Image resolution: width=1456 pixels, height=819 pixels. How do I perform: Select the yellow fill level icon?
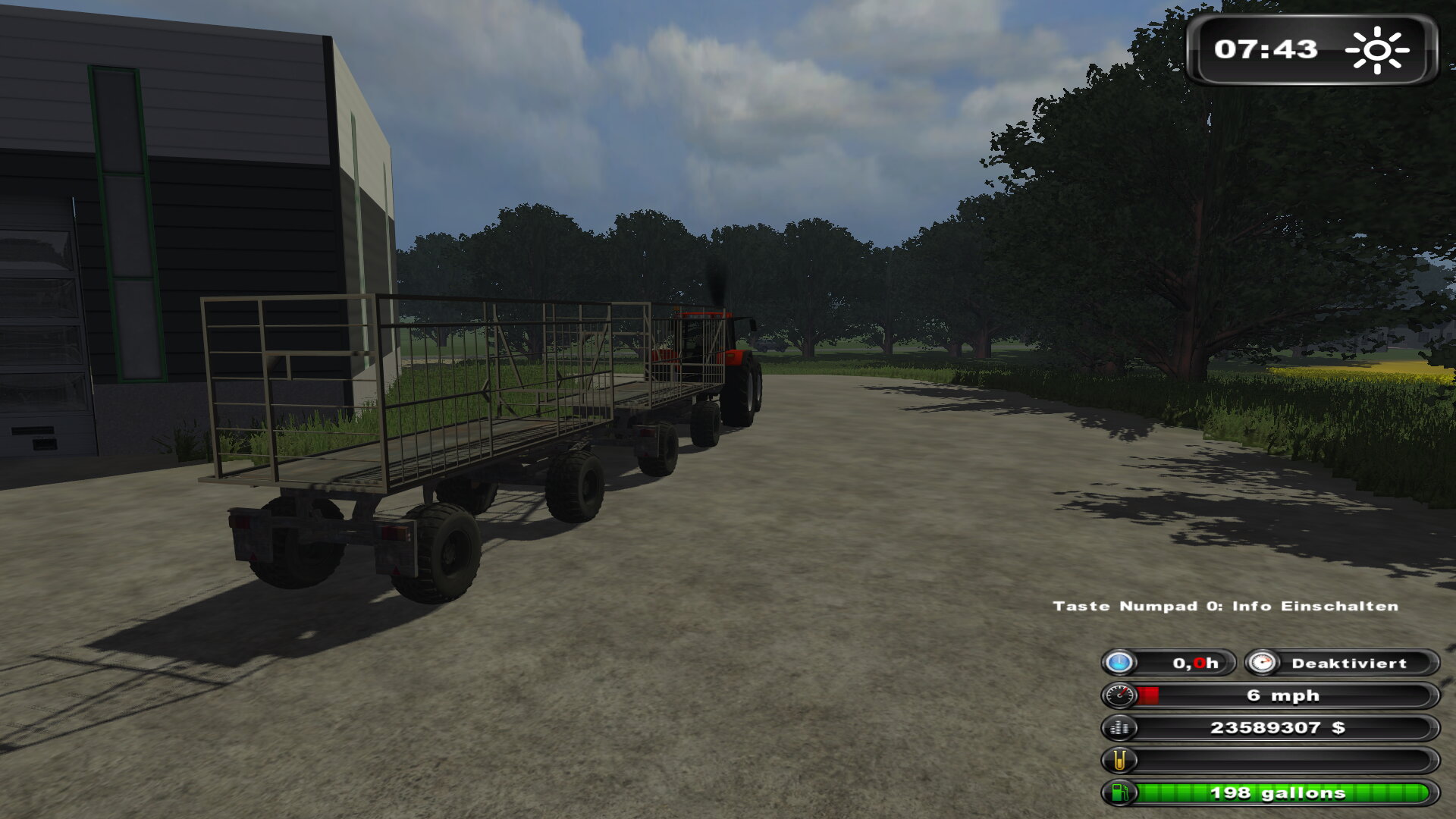[1119, 760]
